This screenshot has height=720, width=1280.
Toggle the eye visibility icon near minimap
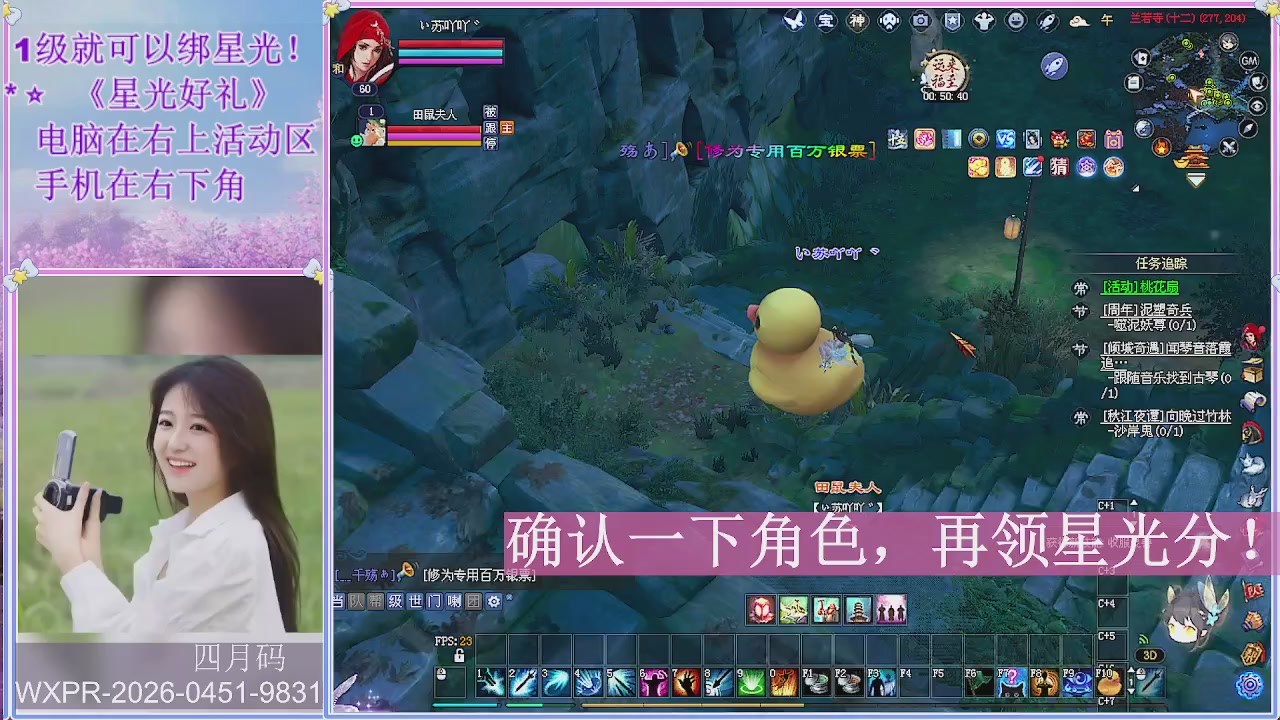(1257, 105)
